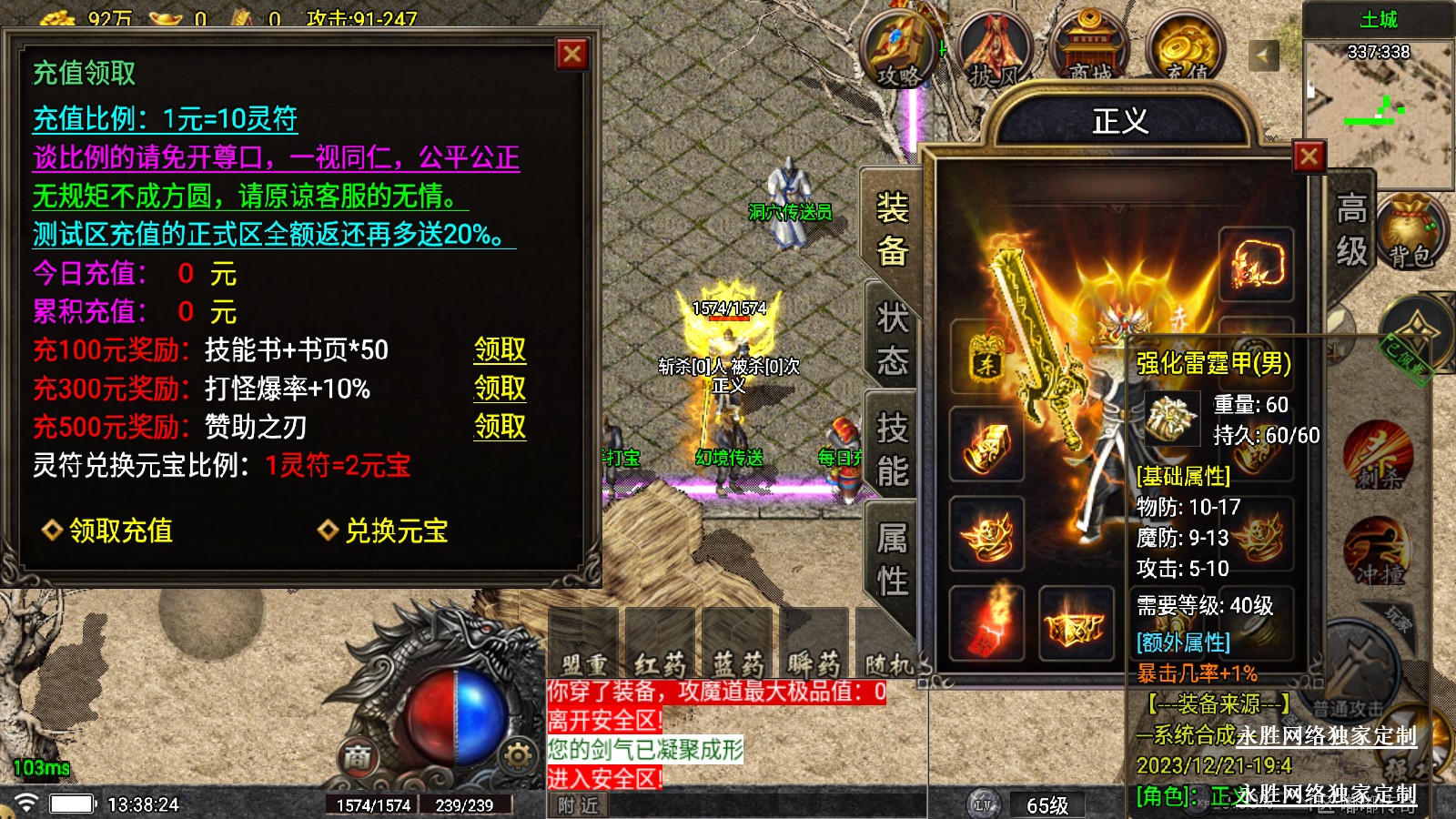Open the 技能 tab
The height and width of the screenshot is (819, 1456).
pos(892,450)
